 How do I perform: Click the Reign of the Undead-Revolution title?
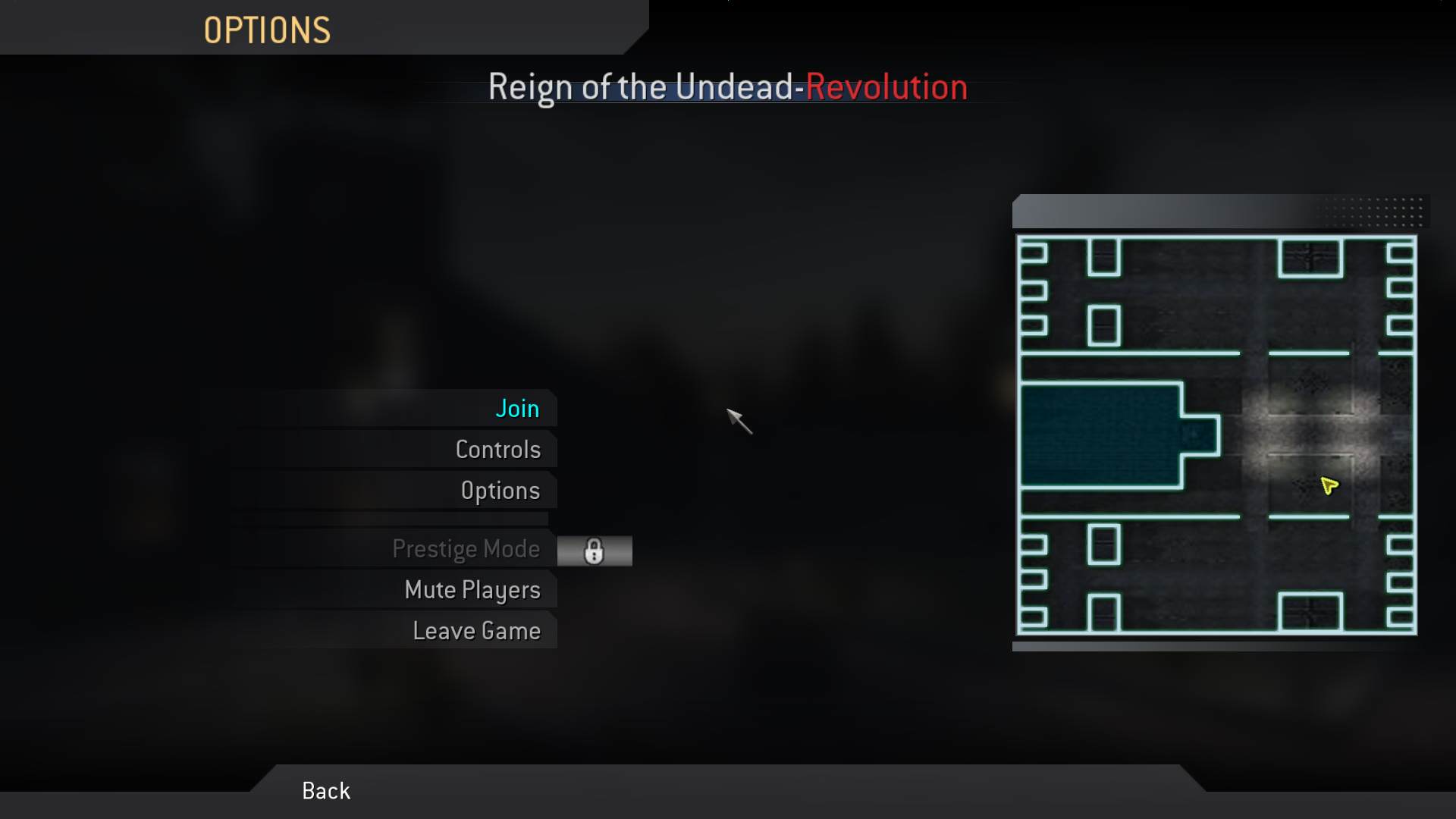(x=727, y=86)
